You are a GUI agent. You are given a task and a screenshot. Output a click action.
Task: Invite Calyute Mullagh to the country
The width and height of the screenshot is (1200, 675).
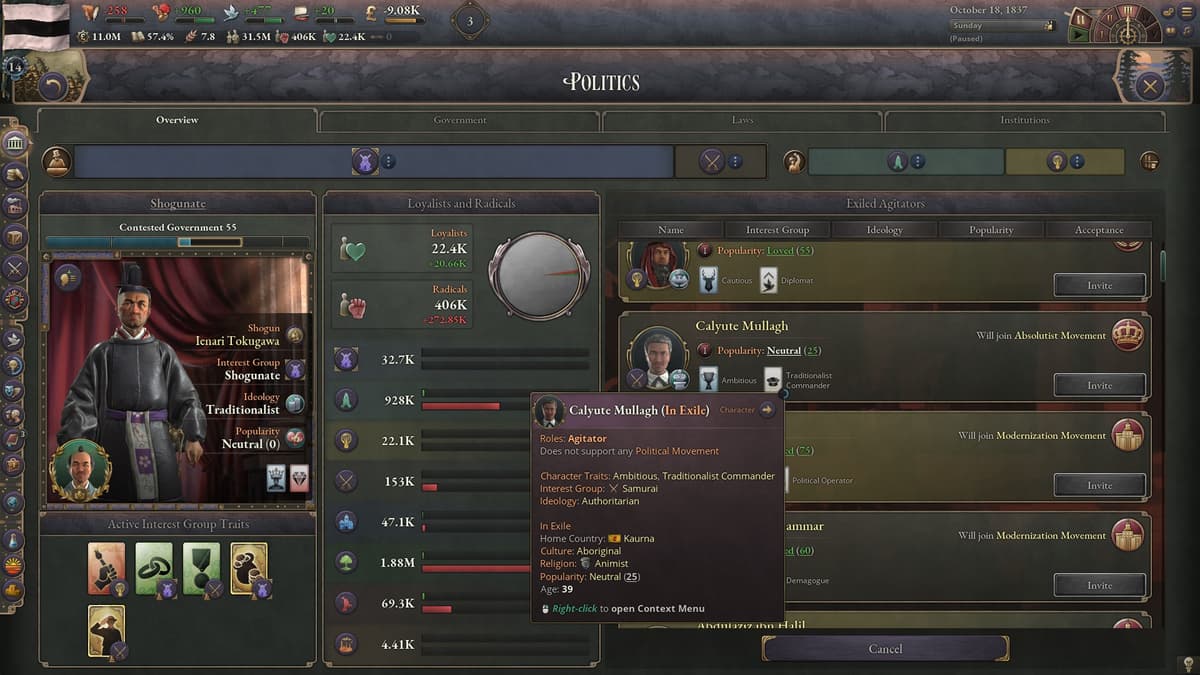[1099, 385]
